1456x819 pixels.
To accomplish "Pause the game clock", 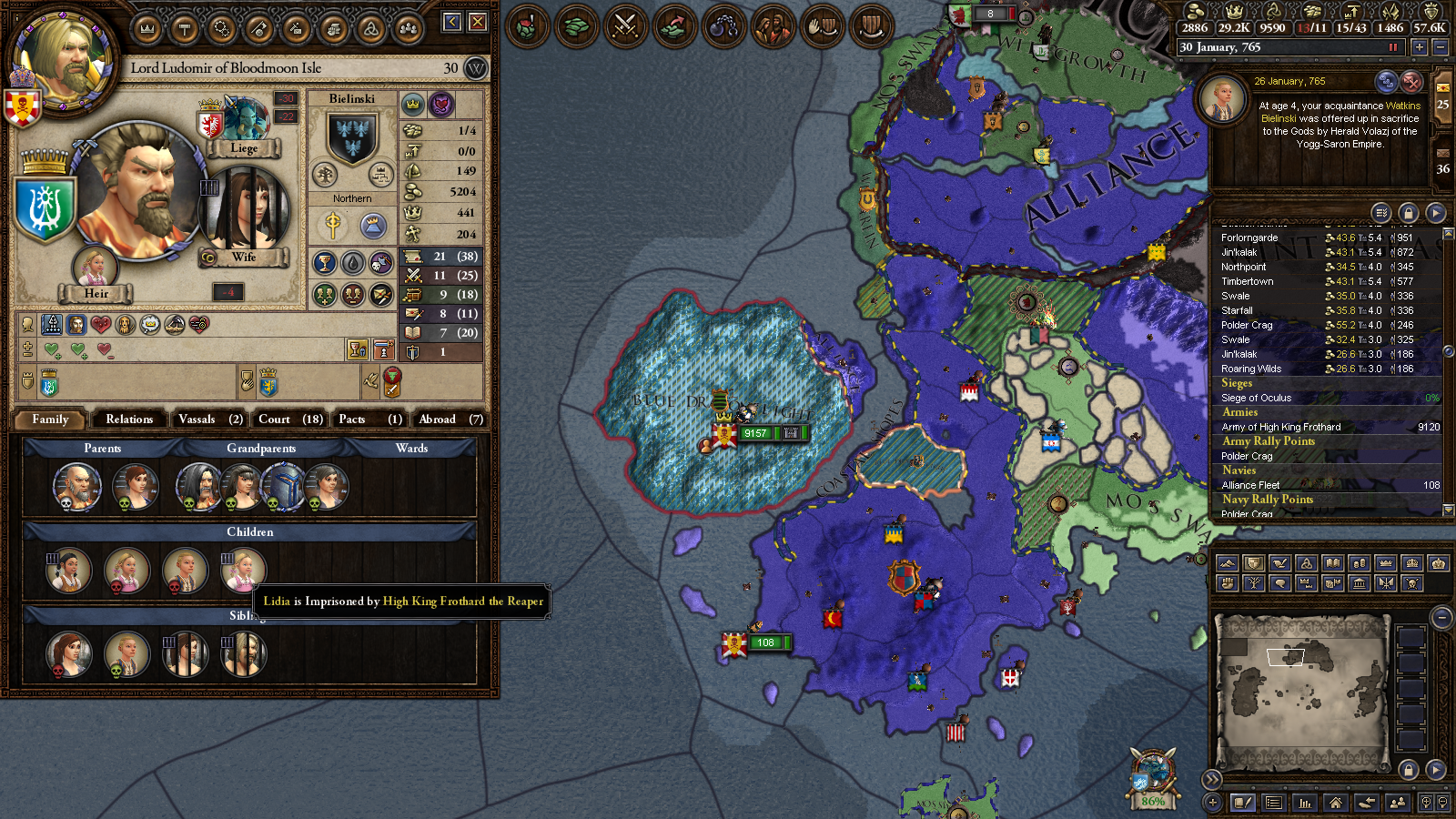I will (x=1393, y=46).
